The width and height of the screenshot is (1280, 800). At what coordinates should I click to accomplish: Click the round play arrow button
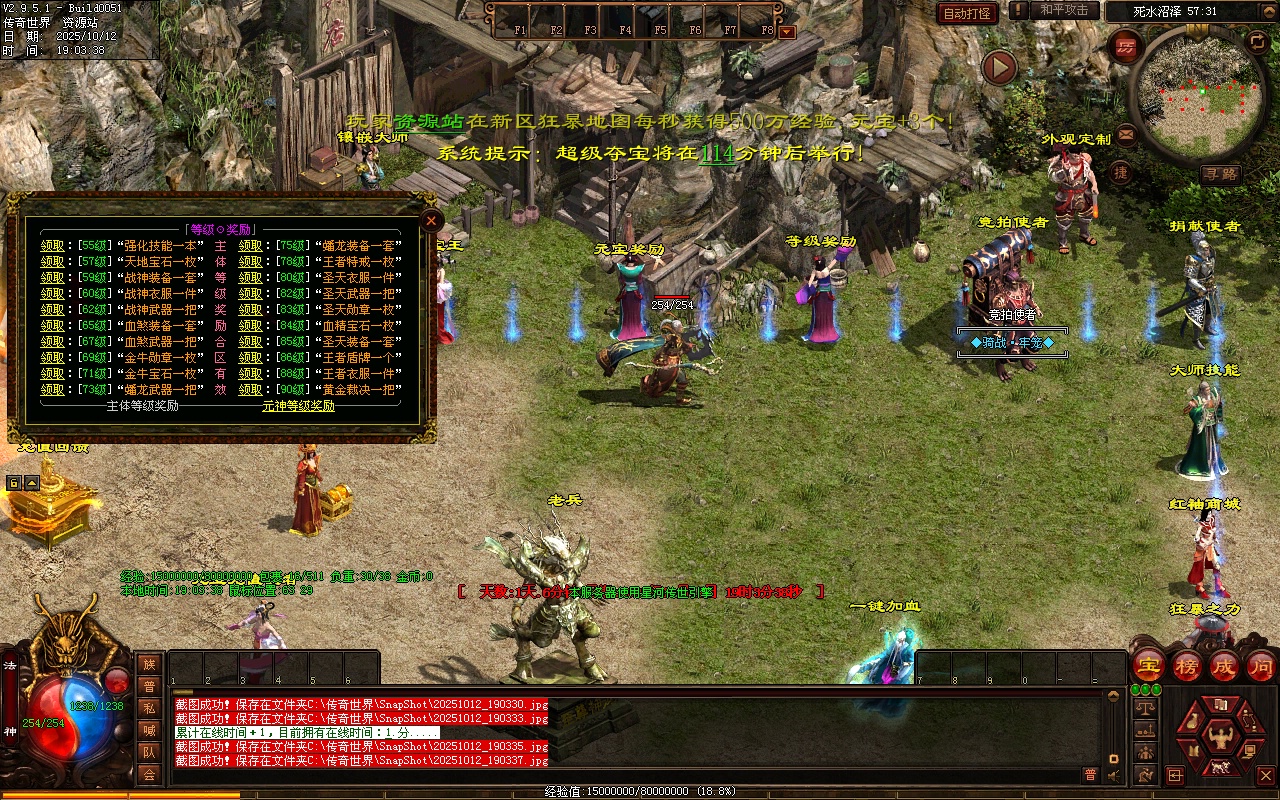pyautogui.click(x=998, y=68)
